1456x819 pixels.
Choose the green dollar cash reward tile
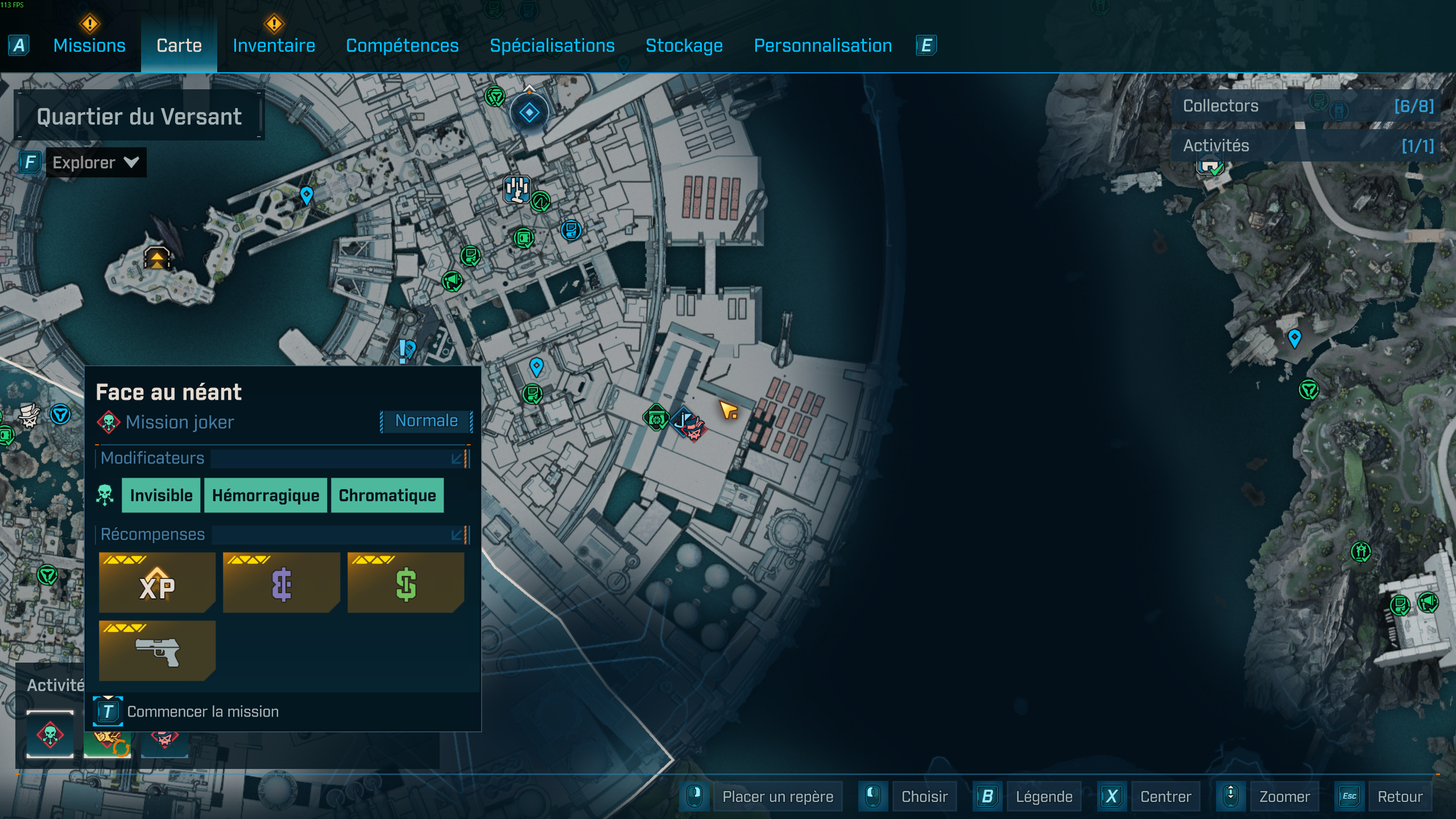(x=406, y=583)
